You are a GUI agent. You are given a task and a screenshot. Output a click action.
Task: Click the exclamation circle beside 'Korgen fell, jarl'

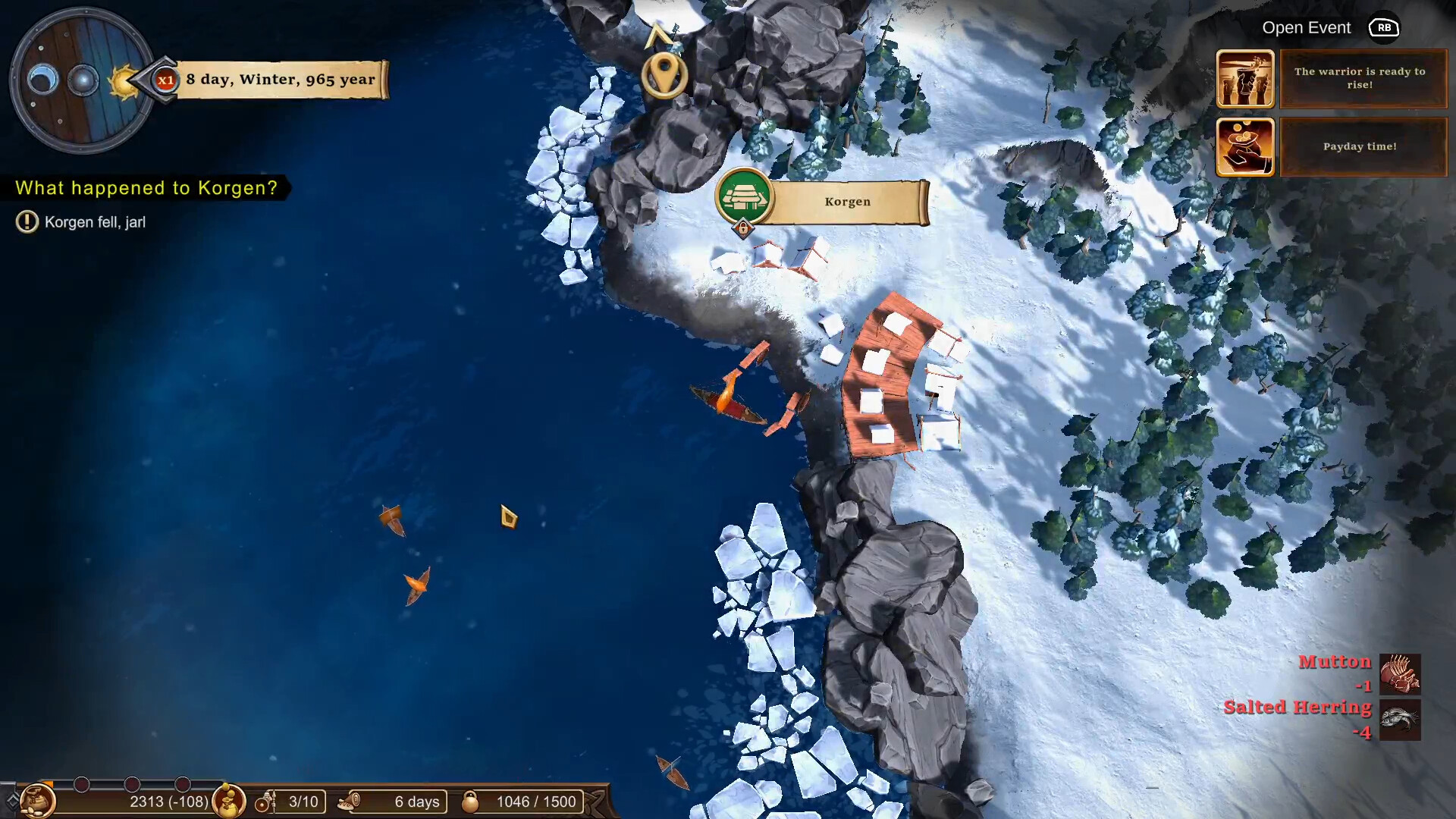pyautogui.click(x=26, y=221)
